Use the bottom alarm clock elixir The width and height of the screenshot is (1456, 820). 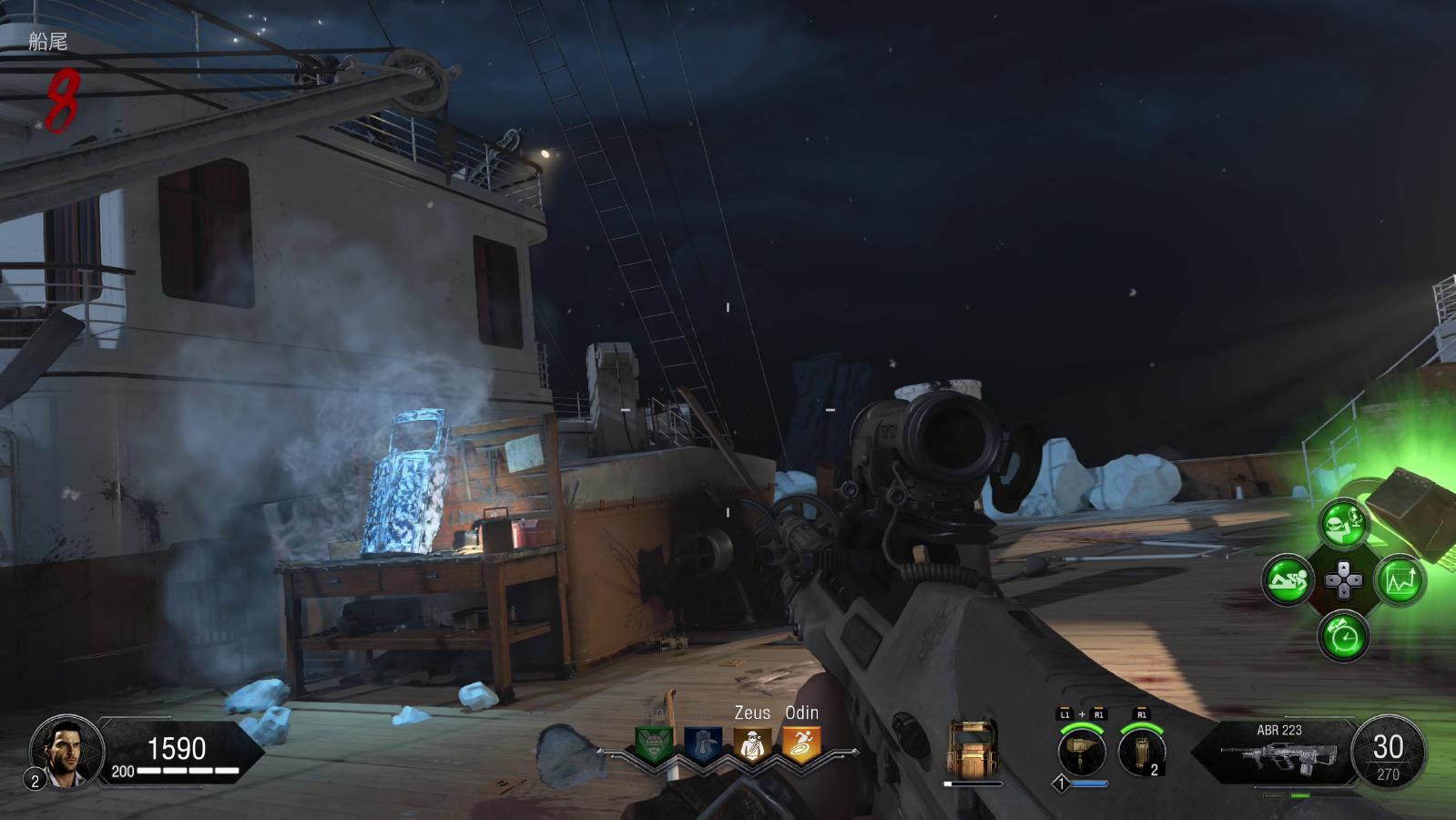tap(1344, 636)
